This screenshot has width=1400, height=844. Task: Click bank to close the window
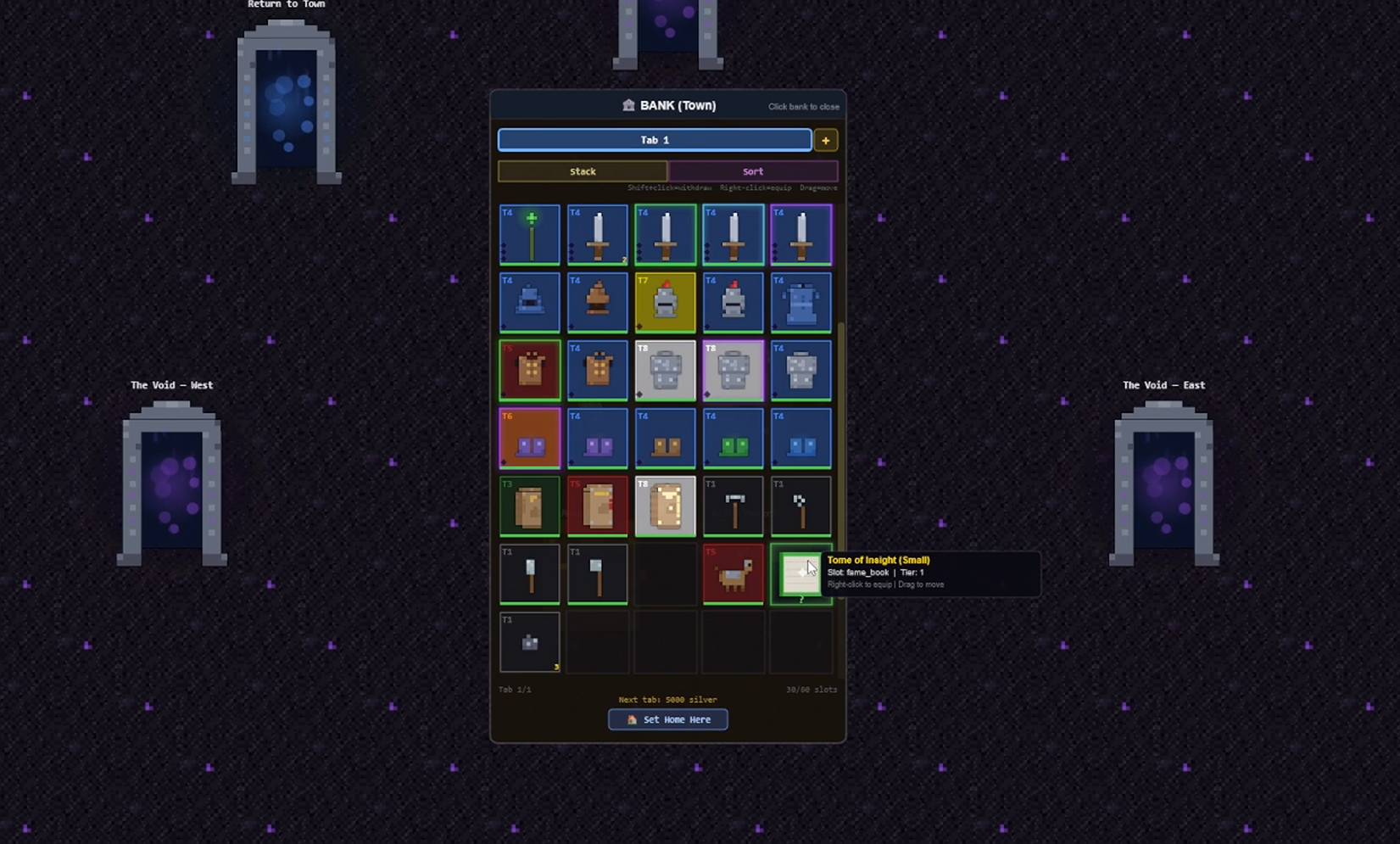point(803,106)
